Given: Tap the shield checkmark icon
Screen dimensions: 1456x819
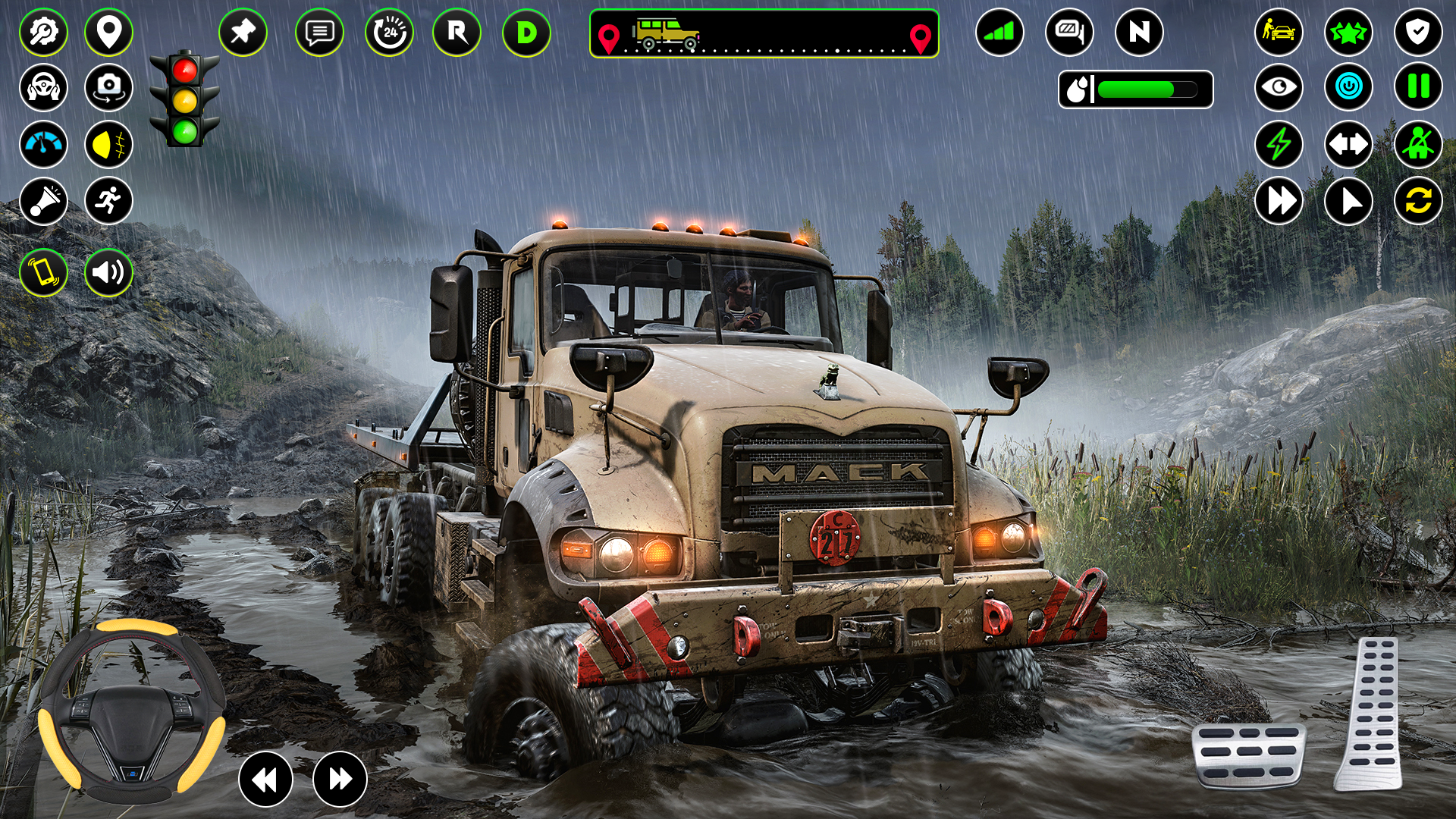Looking at the screenshot, I should point(1418,33).
